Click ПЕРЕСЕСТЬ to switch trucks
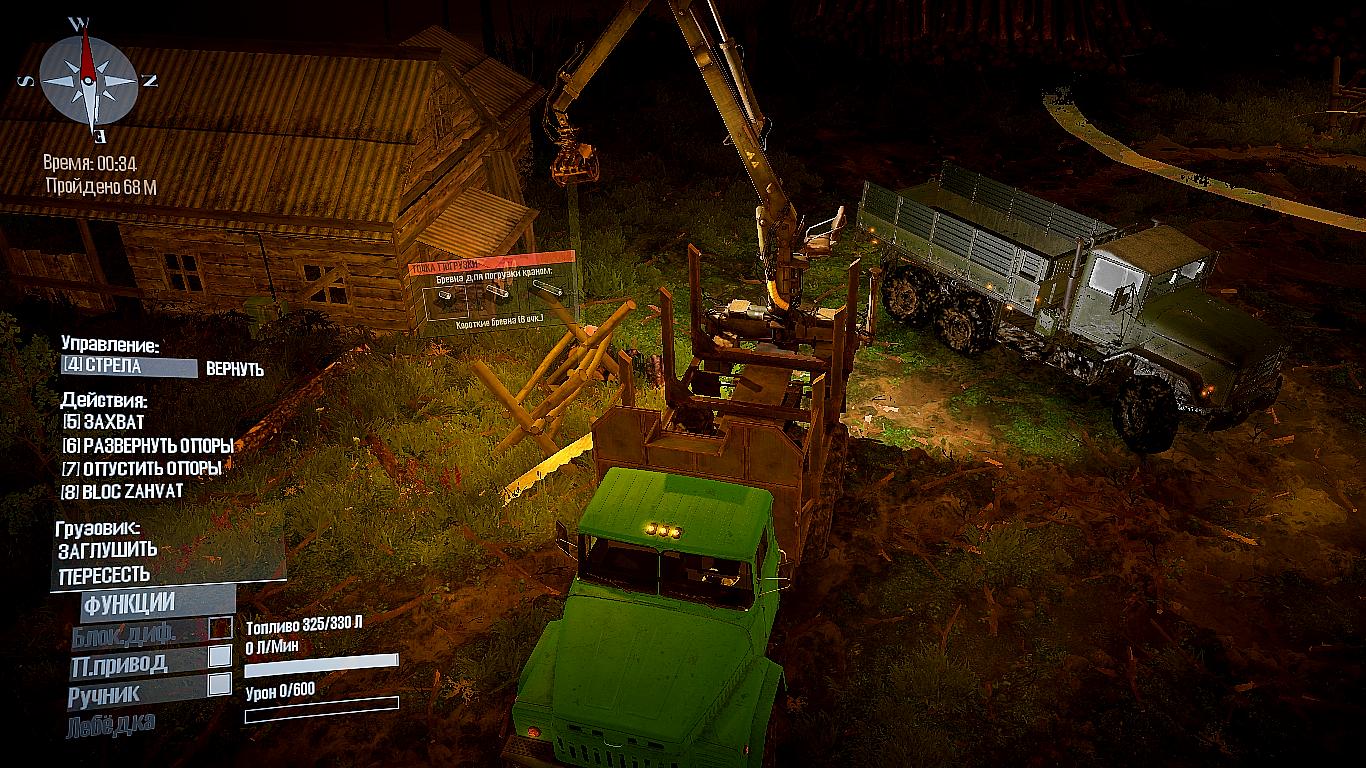1366x768 pixels. tap(104, 575)
